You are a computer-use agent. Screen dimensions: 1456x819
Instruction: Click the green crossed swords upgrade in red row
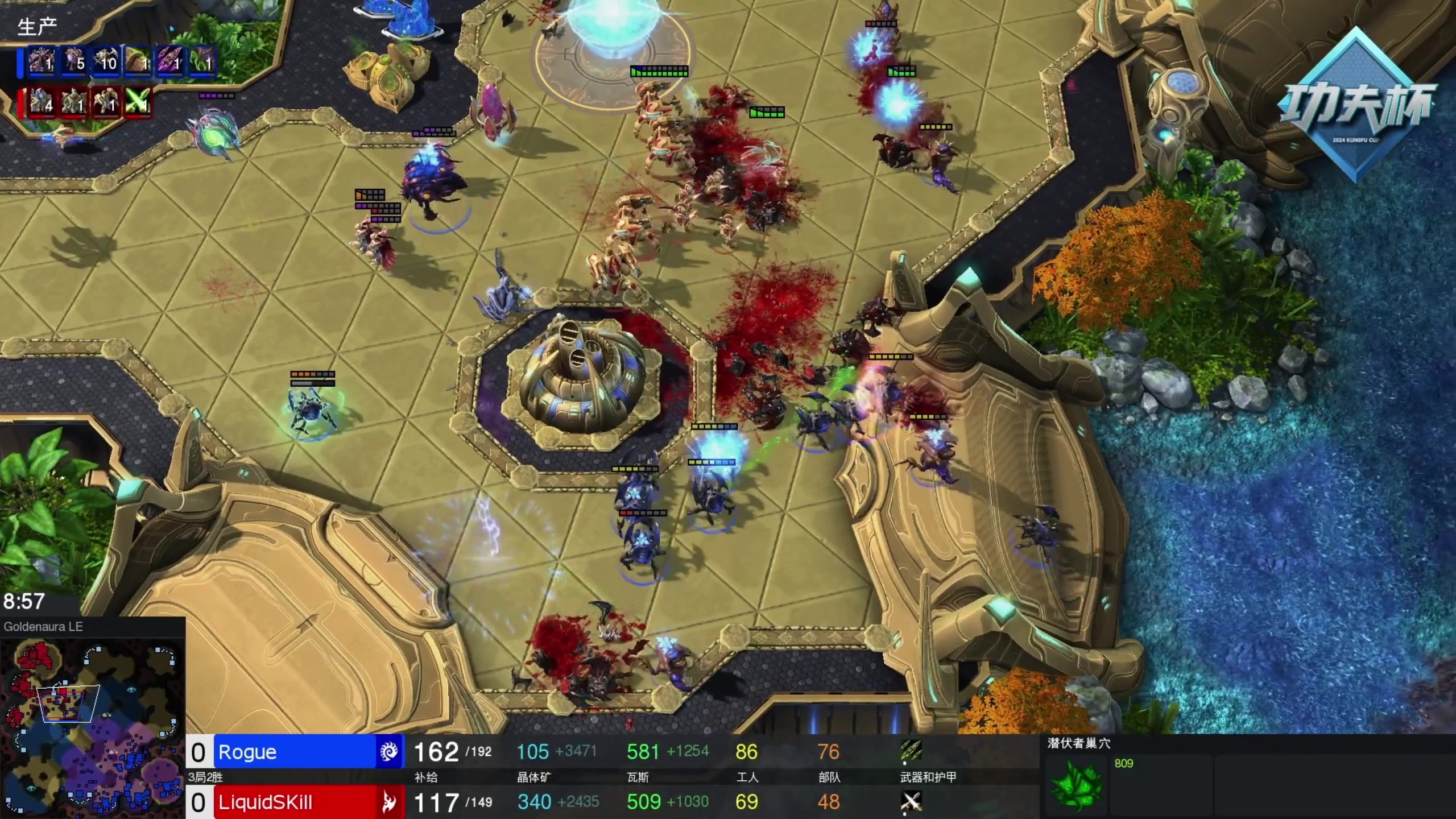pyautogui.click(x=138, y=103)
